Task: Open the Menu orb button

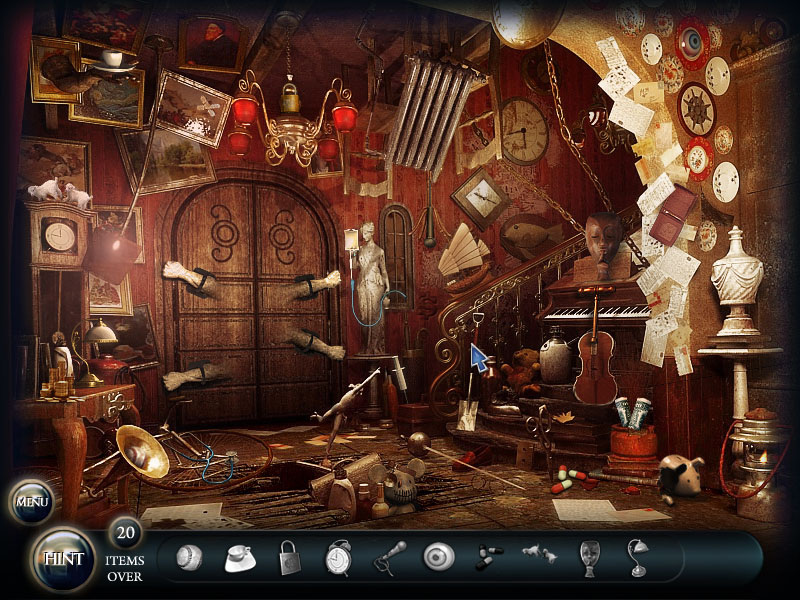Action: (x=31, y=501)
